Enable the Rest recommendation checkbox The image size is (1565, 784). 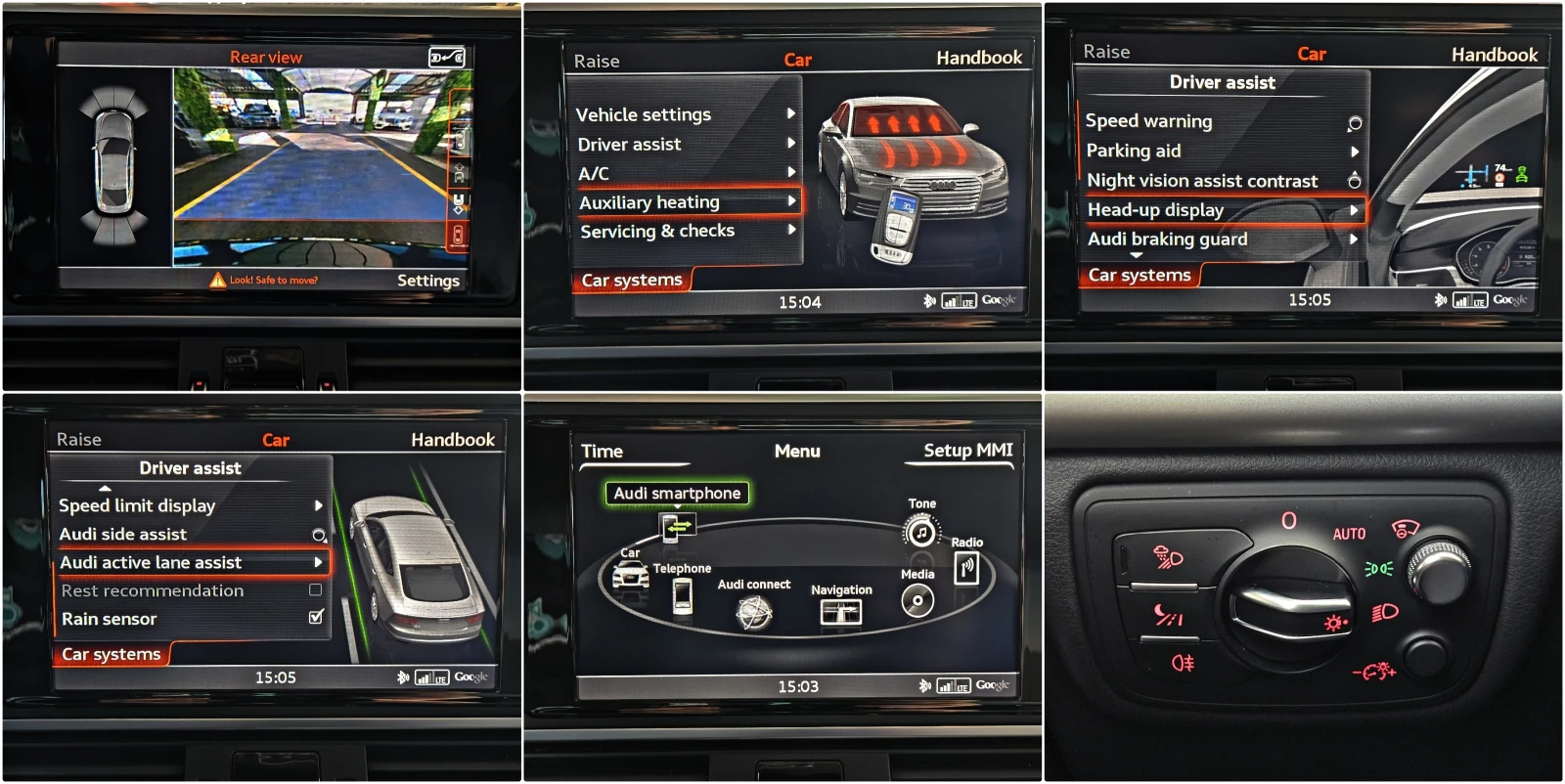click(317, 590)
